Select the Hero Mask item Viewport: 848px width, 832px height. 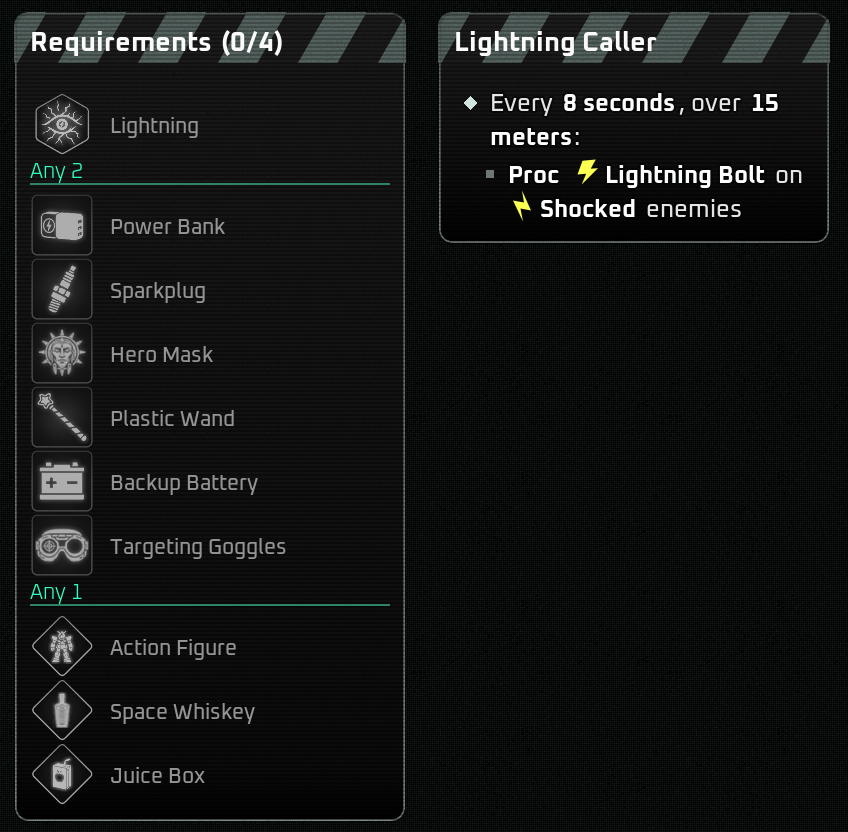tap(62, 354)
